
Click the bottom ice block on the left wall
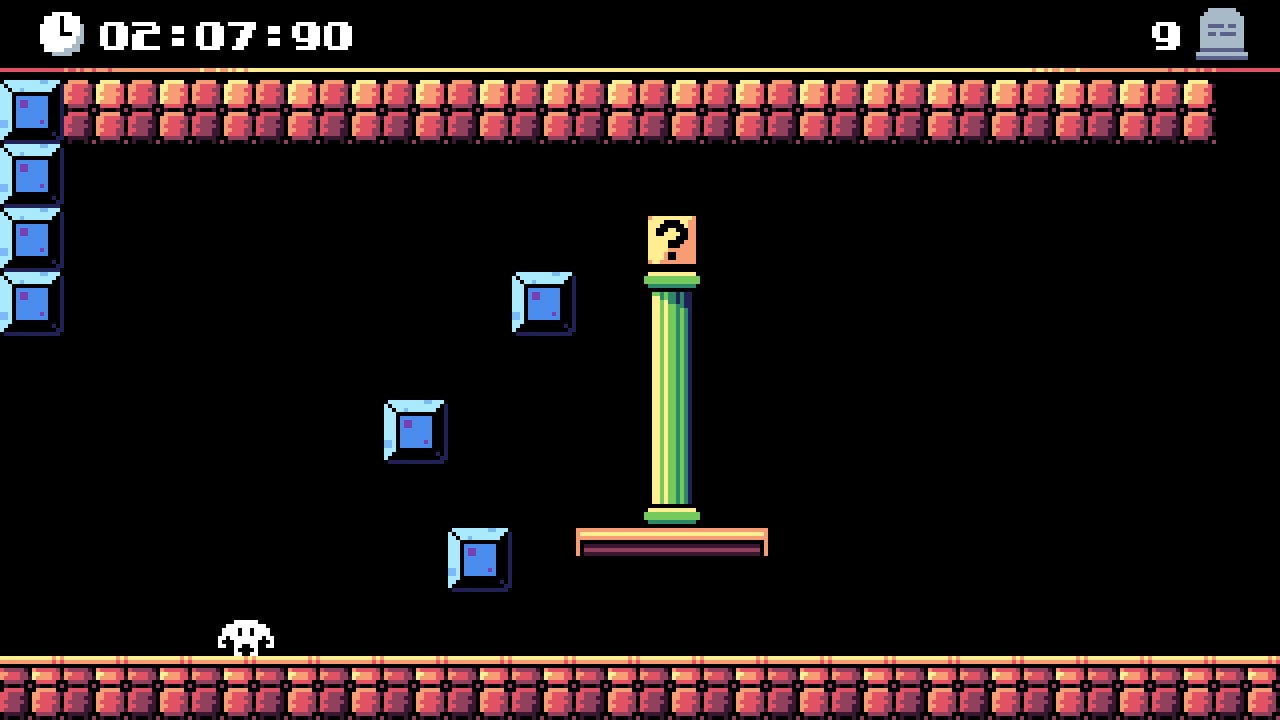tap(30, 300)
